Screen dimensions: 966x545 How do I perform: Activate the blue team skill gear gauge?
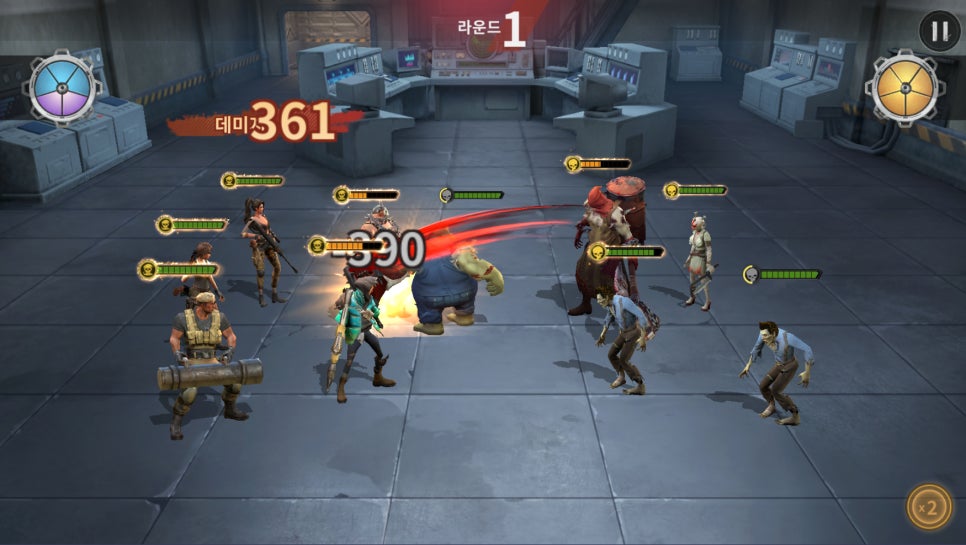[63, 88]
